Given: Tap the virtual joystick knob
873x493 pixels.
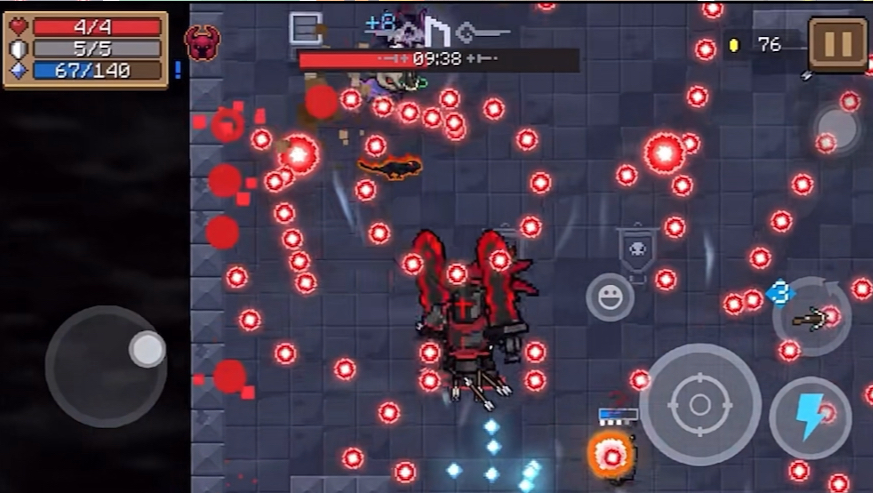Looking at the screenshot, I should (147, 349).
